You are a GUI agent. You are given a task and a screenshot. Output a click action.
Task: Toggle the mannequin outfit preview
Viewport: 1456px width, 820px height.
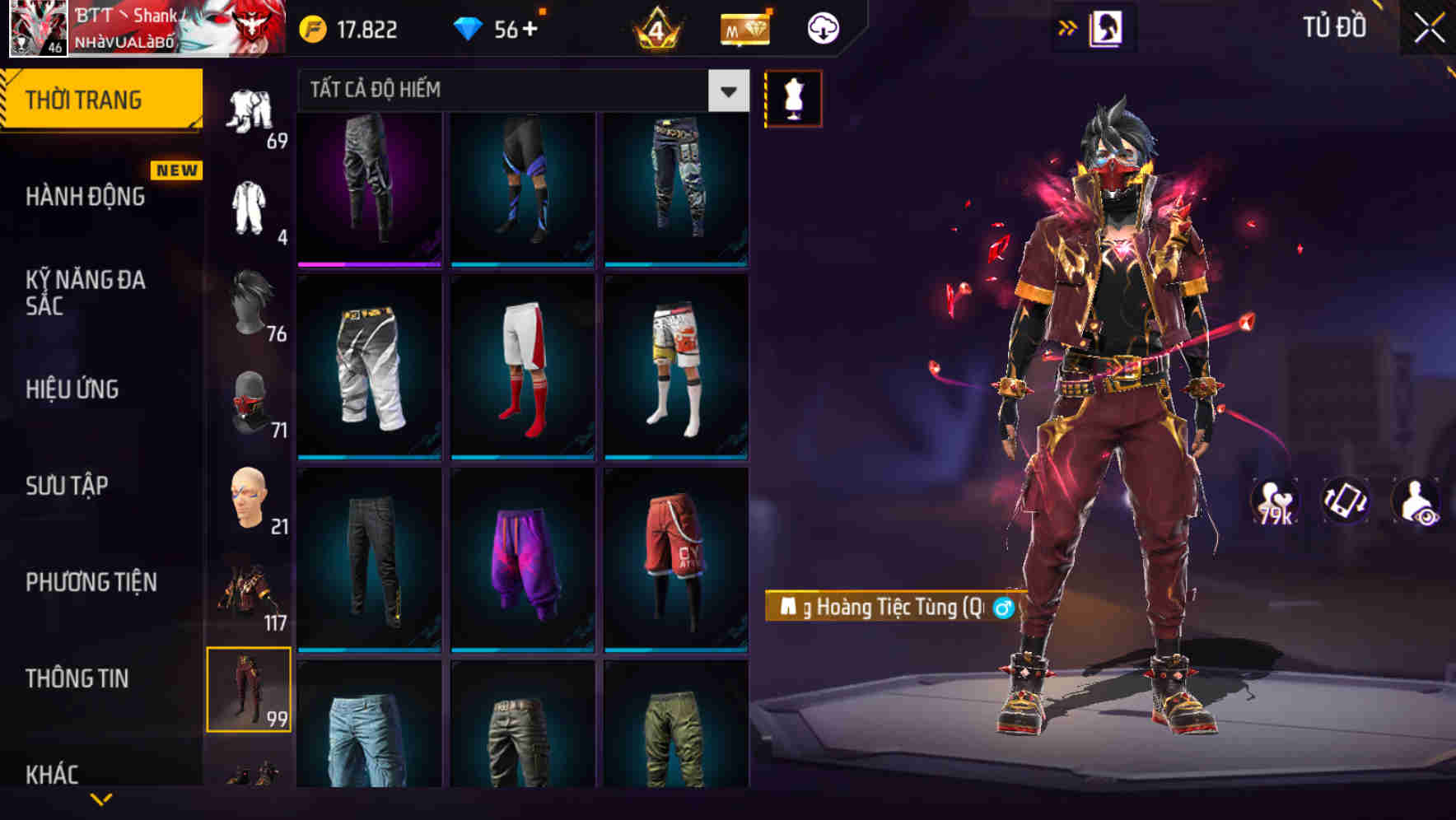click(793, 96)
